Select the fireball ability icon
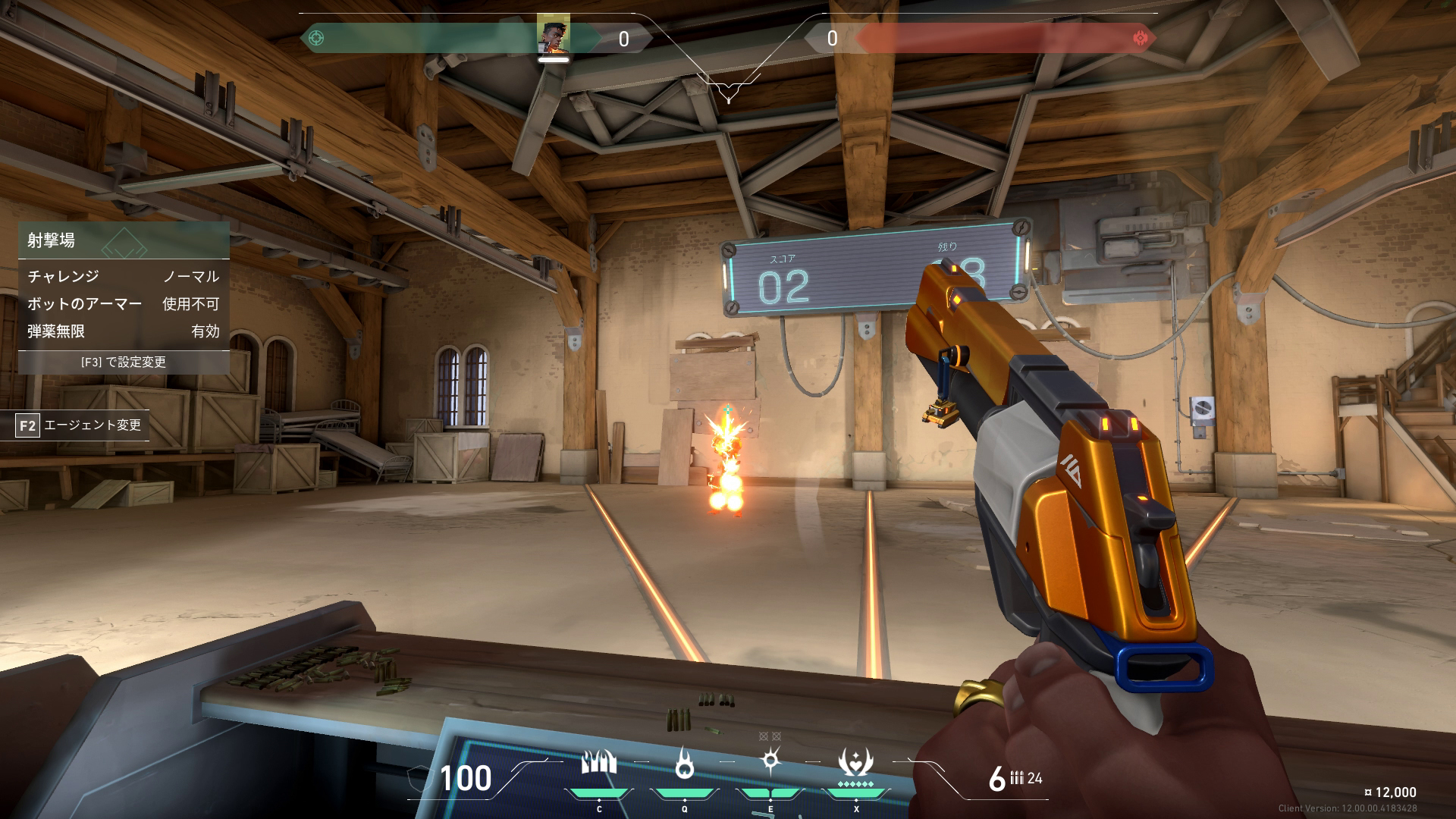This screenshot has width=1456, height=819. click(x=685, y=764)
